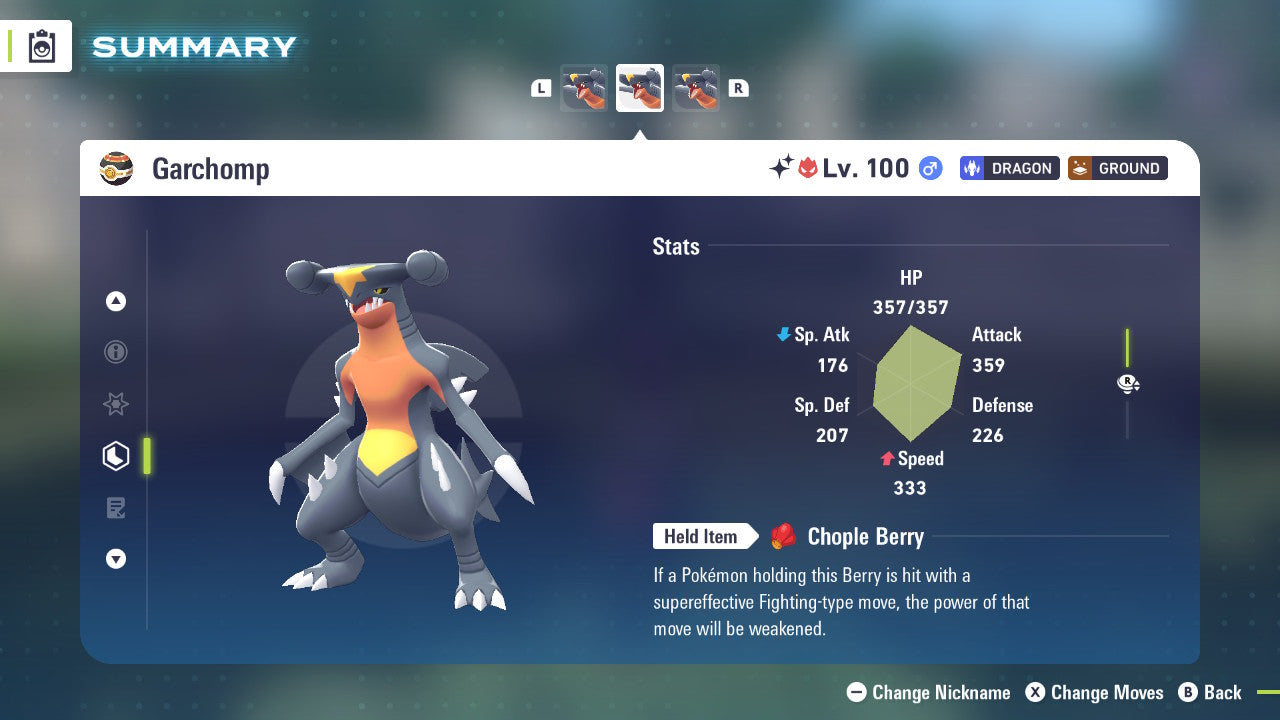Viewport: 1280px width, 720px height.
Task: Open the Info page from the sidebar
Action: 116,352
